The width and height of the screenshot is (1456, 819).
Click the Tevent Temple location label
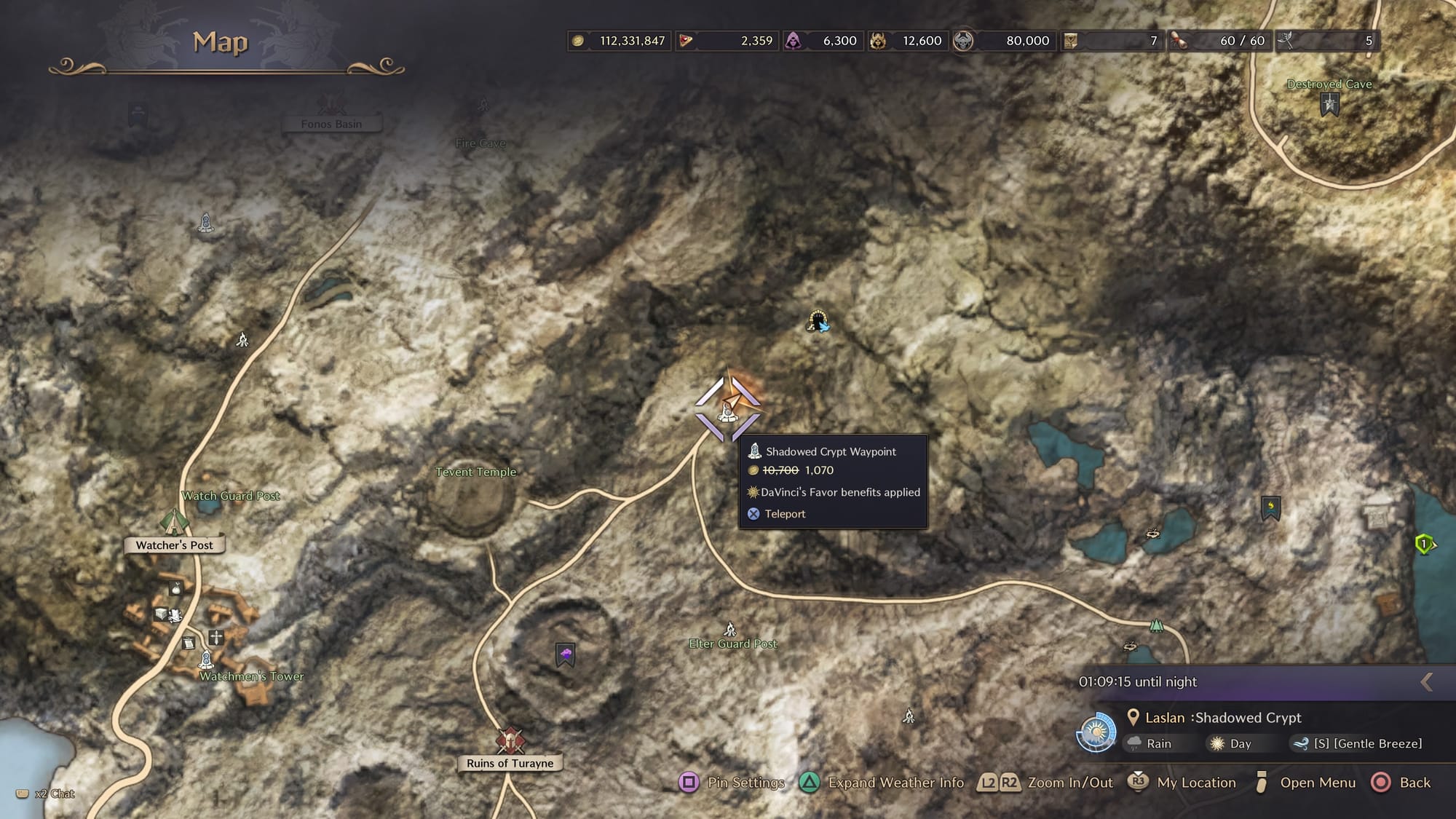pos(475,472)
